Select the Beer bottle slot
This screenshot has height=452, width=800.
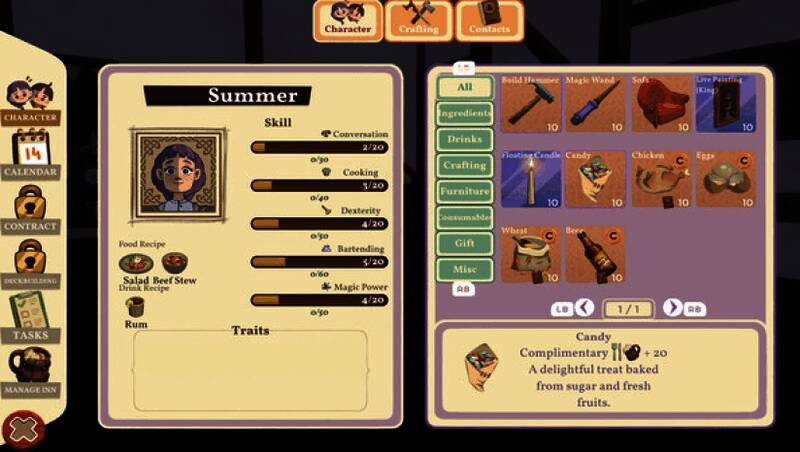click(x=594, y=254)
